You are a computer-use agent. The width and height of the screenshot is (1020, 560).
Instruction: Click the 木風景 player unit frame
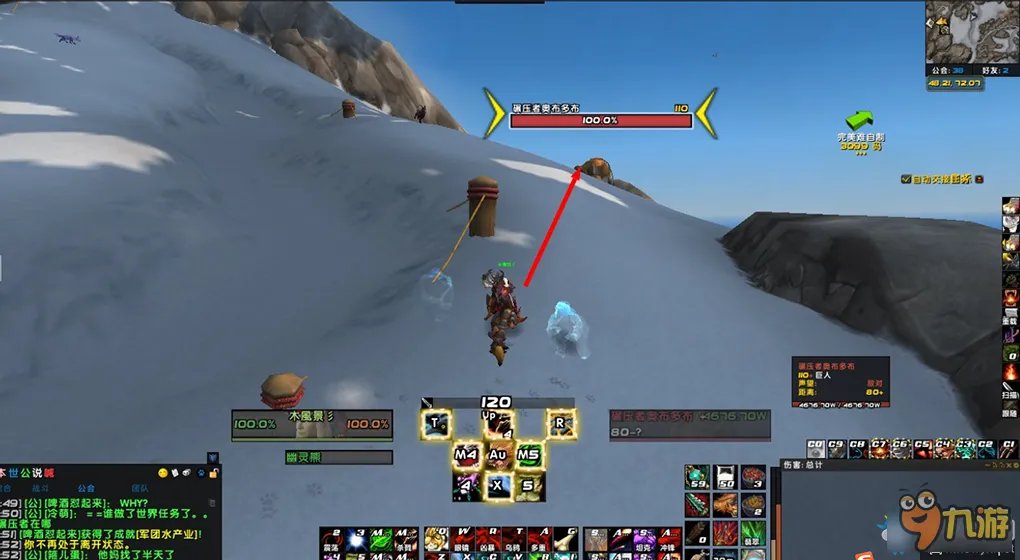[310, 424]
